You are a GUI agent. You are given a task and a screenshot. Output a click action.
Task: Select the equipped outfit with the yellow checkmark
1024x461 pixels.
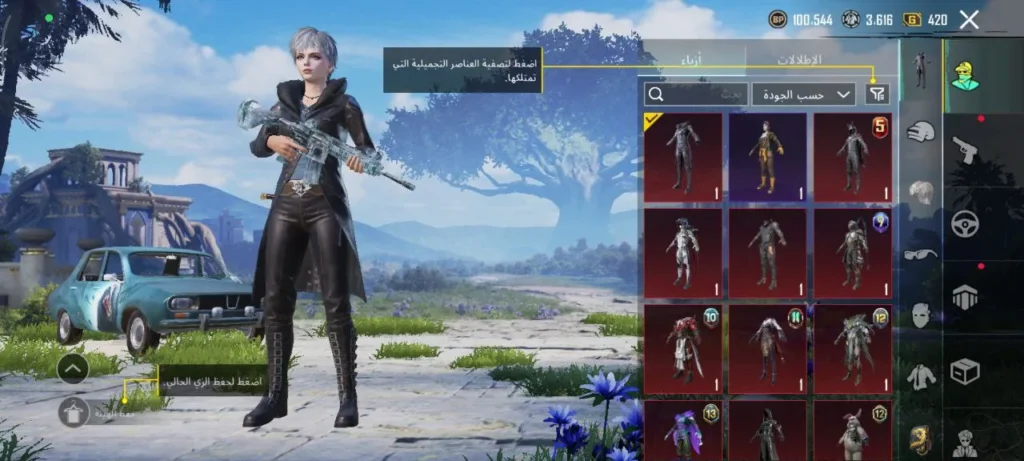pos(683,157)
